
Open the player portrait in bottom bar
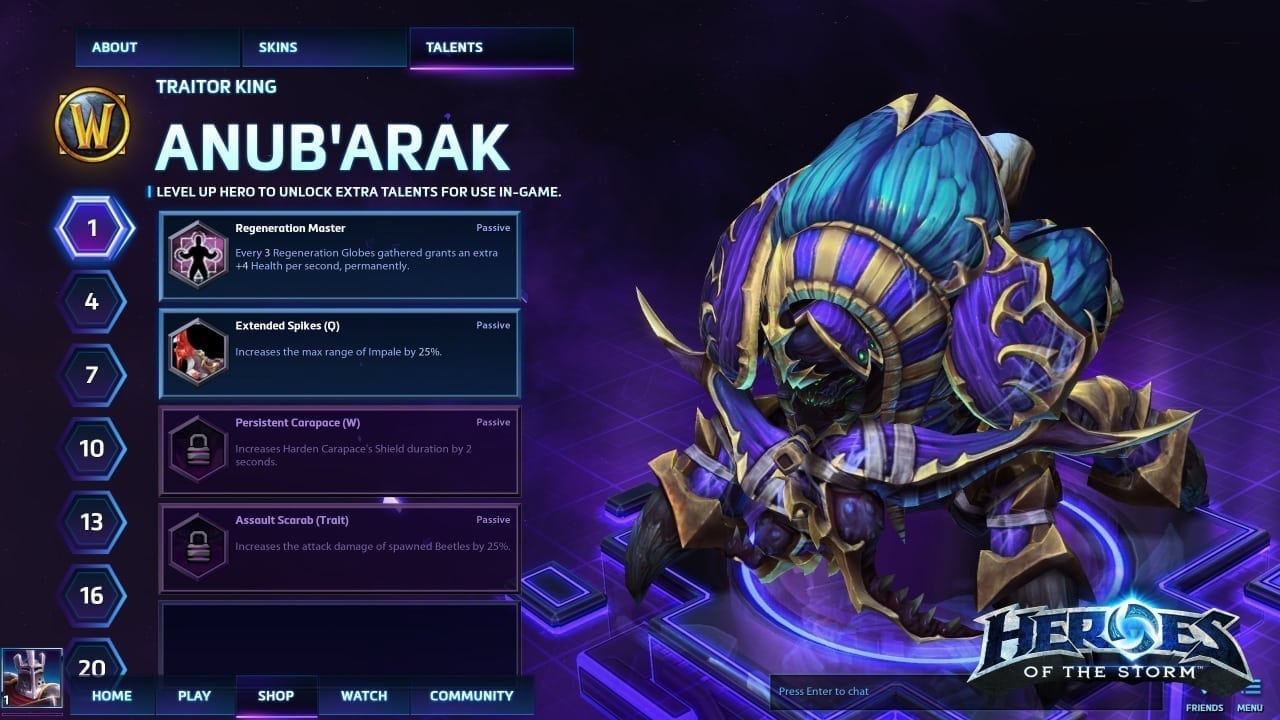[x=31, y=680]
